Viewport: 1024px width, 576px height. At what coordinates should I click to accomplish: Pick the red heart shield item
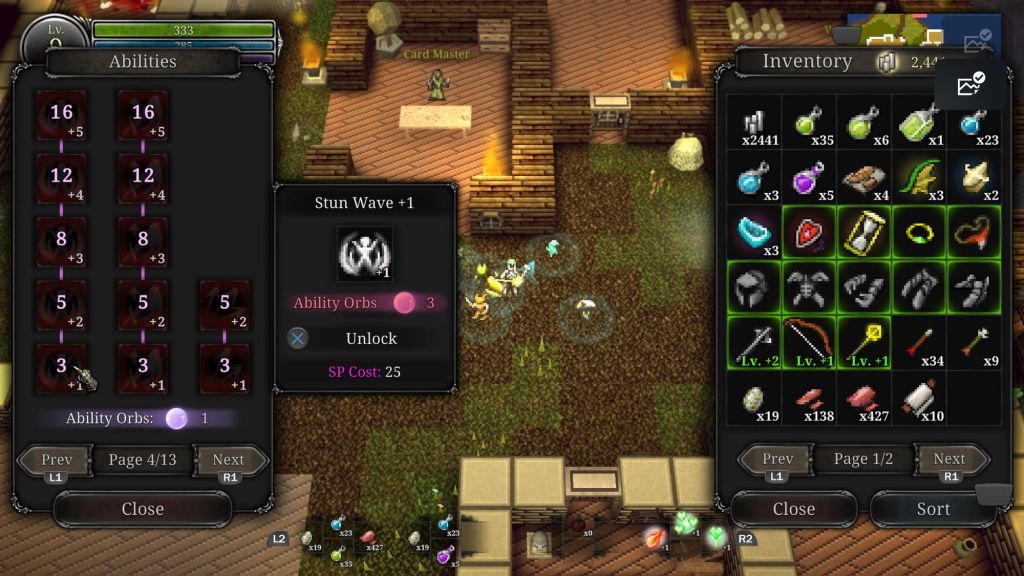809,233
